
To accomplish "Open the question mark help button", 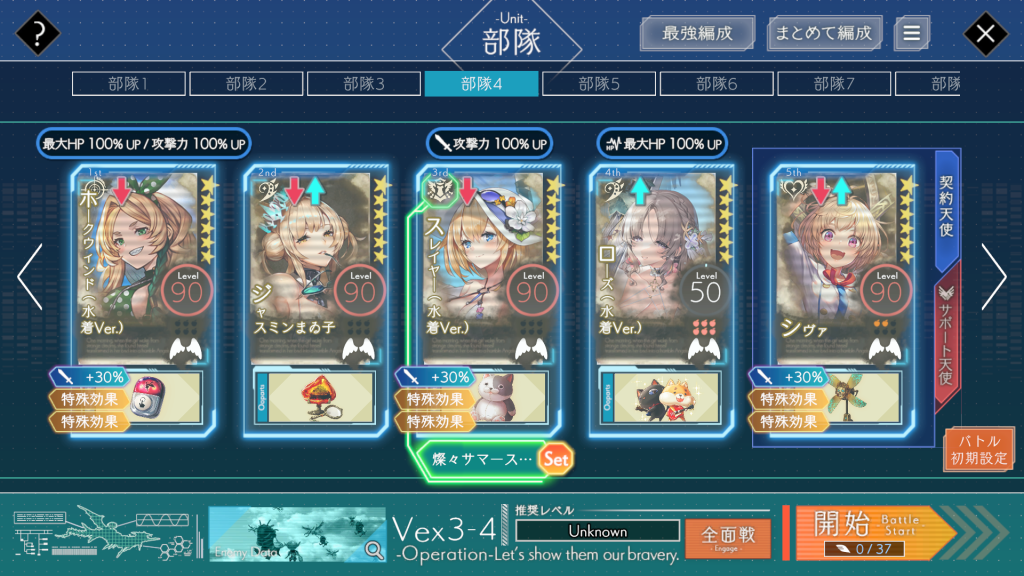I will (38, 35).
